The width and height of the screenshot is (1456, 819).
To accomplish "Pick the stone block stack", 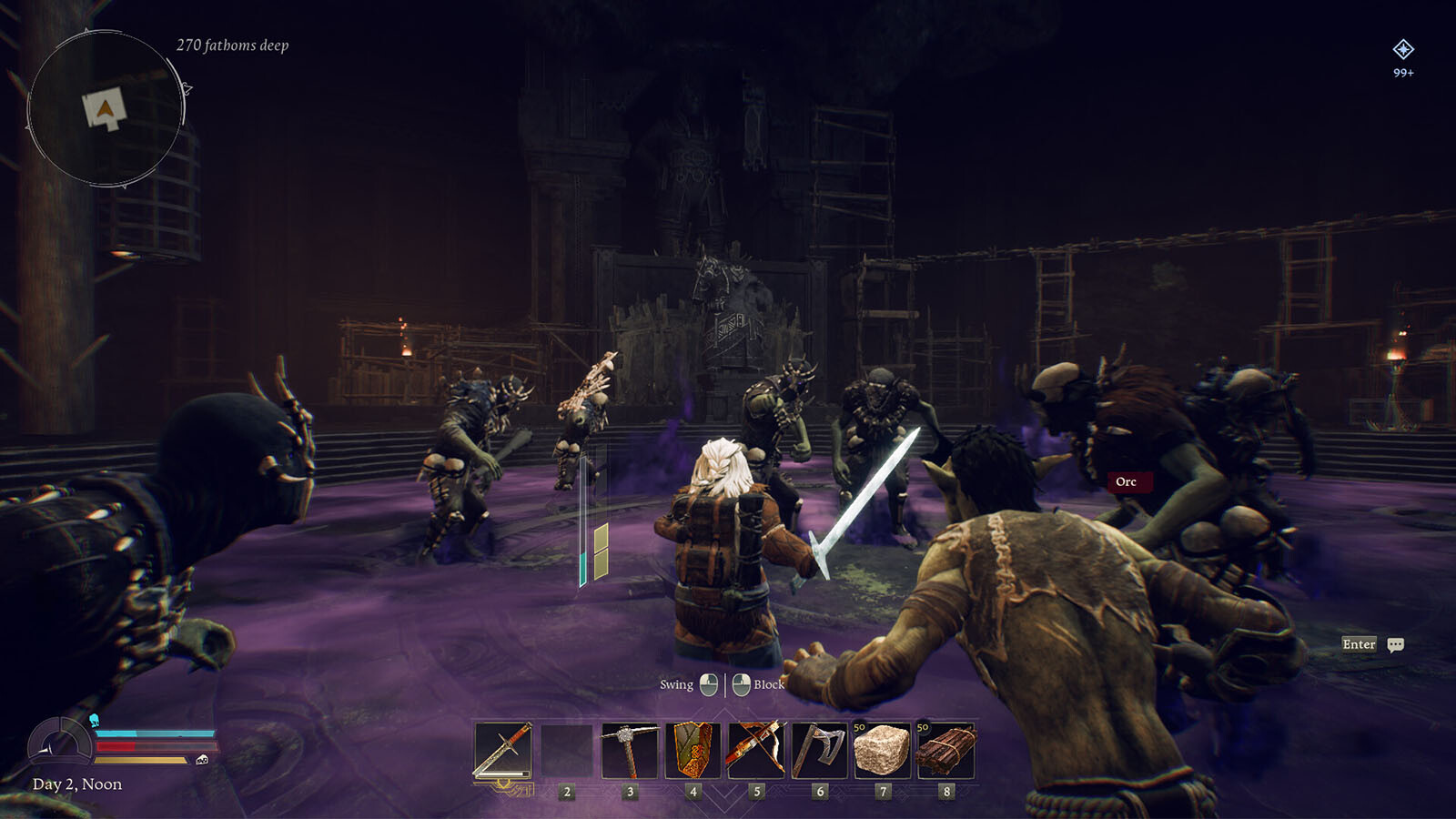I will (x=882, y=751).
